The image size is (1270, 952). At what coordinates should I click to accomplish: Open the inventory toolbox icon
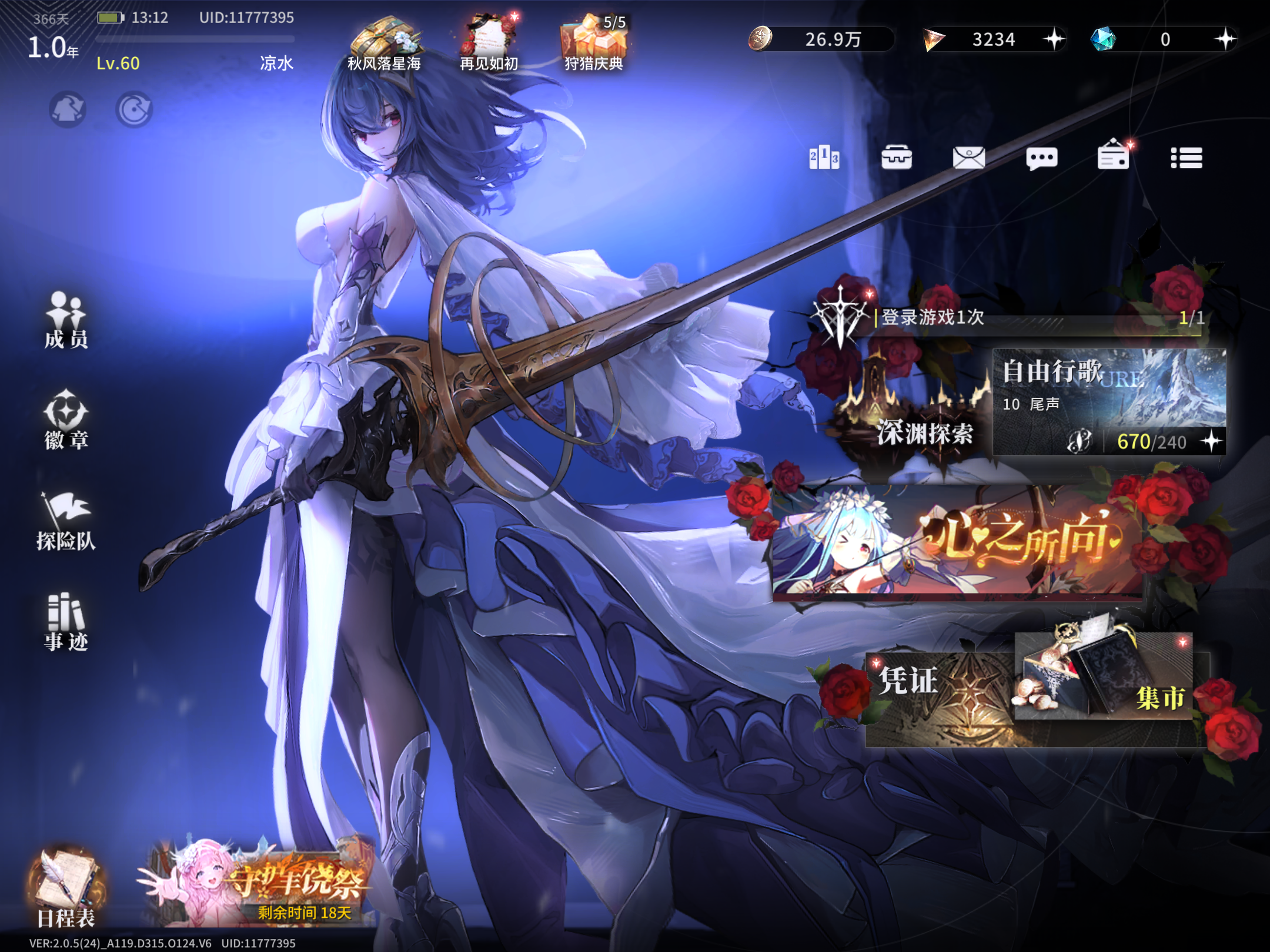(x=897, y=157)
